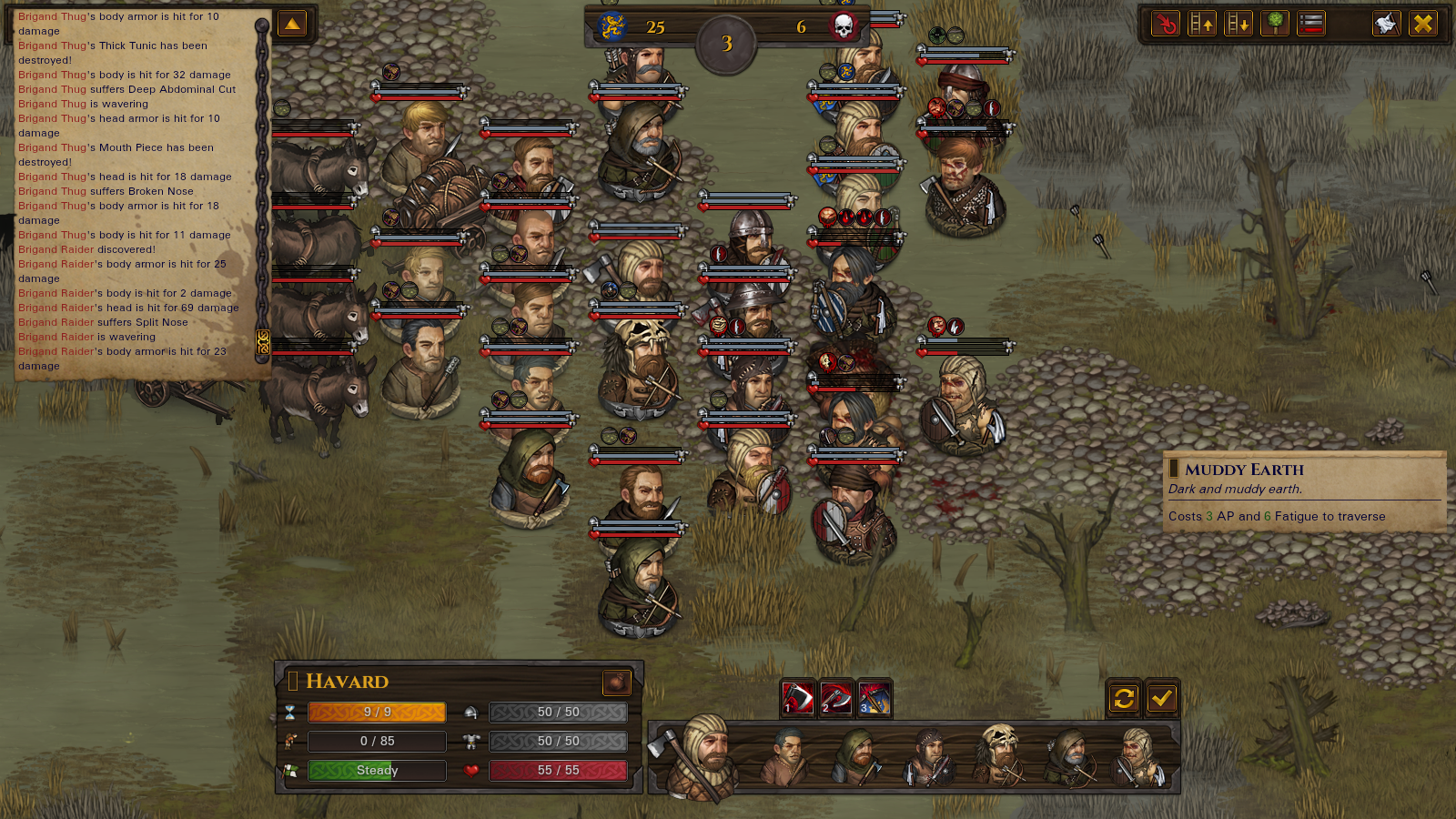Toggle tree visibility with the tree icon
The image size is (1456, 819).
pyautogui.click(x=1275, y=24)
